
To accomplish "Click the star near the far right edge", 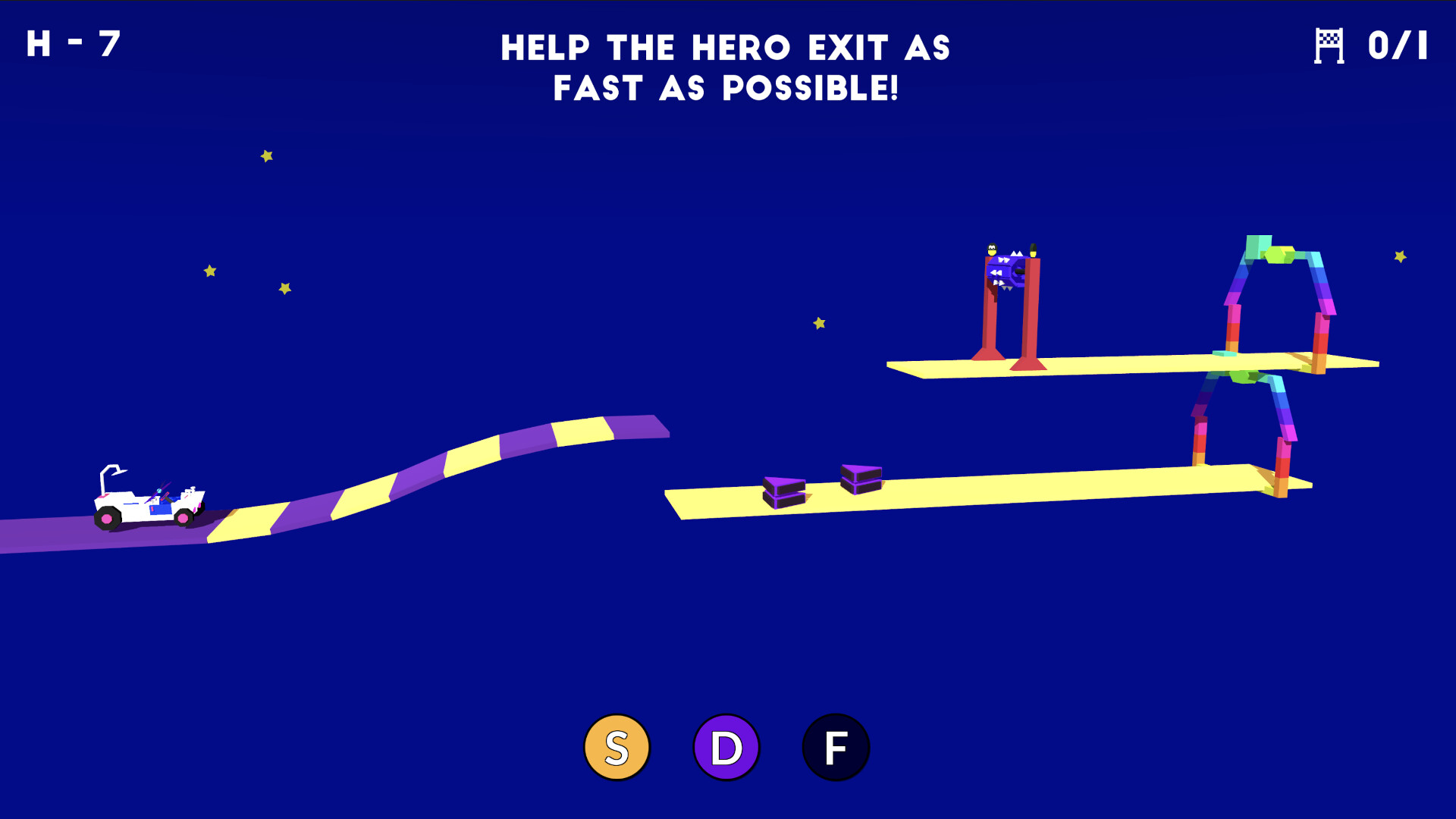I will click(x=1399, y=258).
